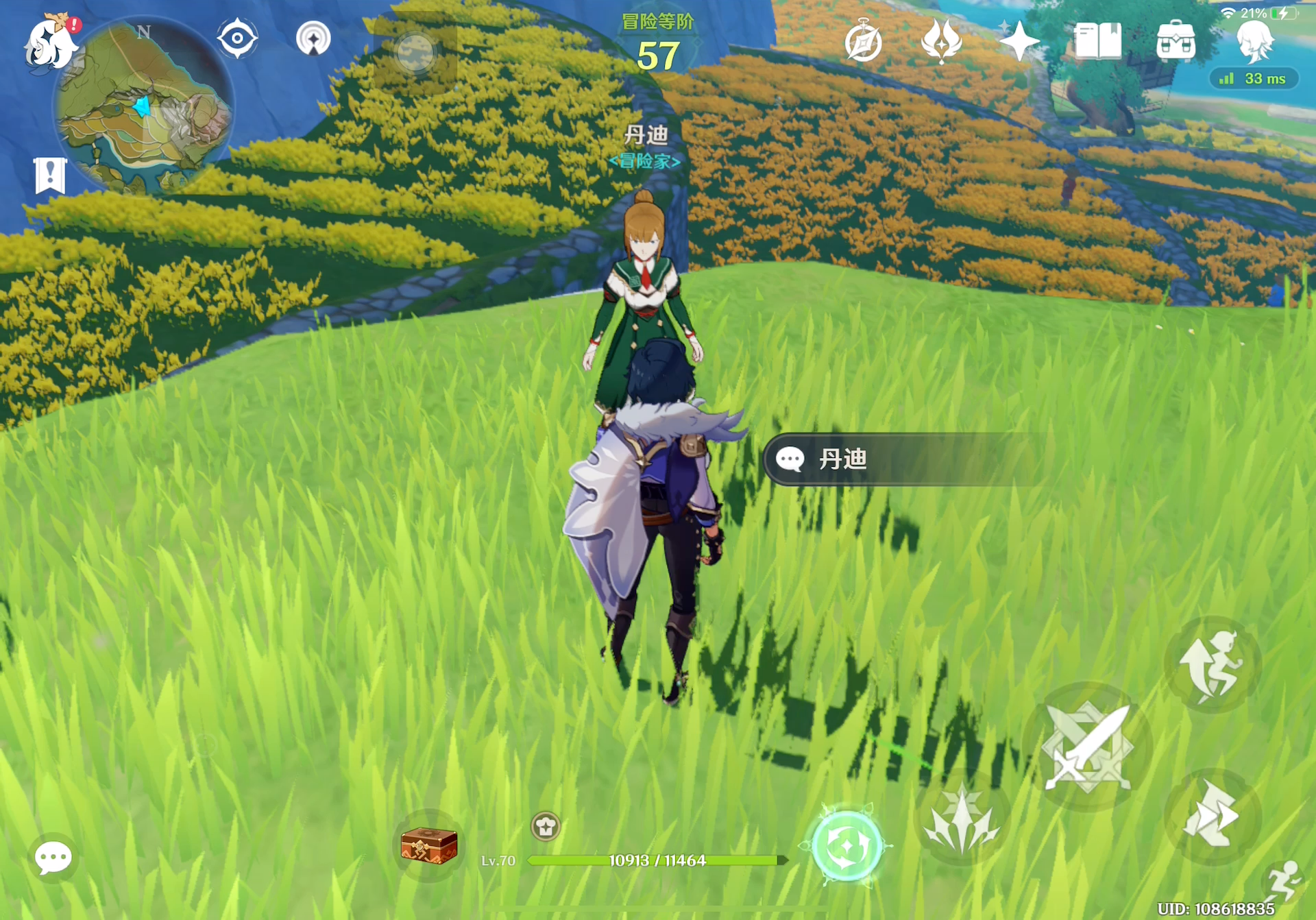
Task: Use the treasure chest gadget
Action: coord(429,845)
